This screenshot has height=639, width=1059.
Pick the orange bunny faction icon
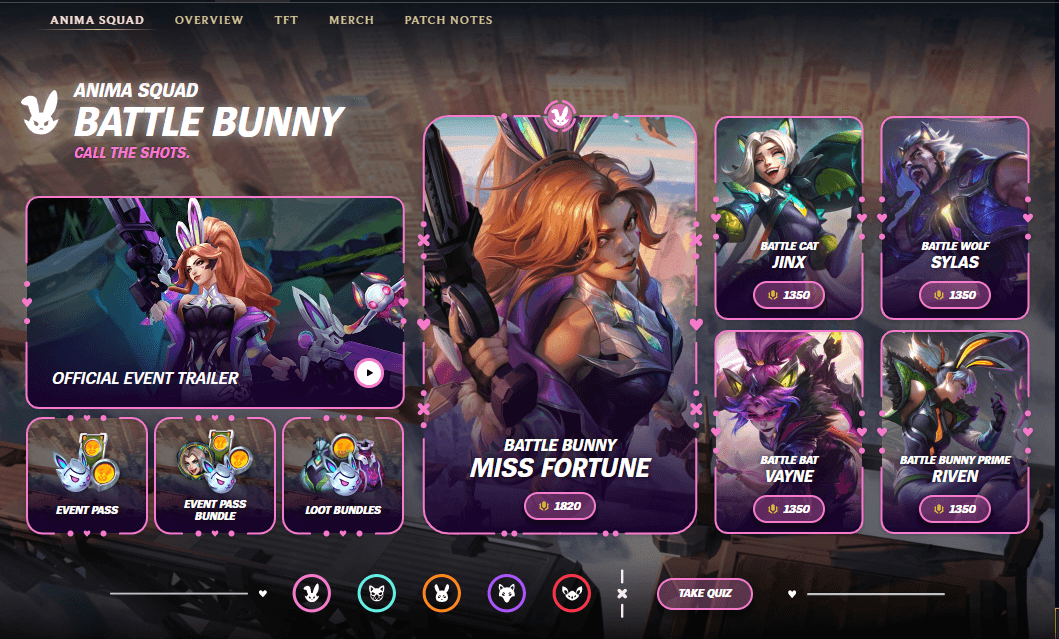click(441, 594)
